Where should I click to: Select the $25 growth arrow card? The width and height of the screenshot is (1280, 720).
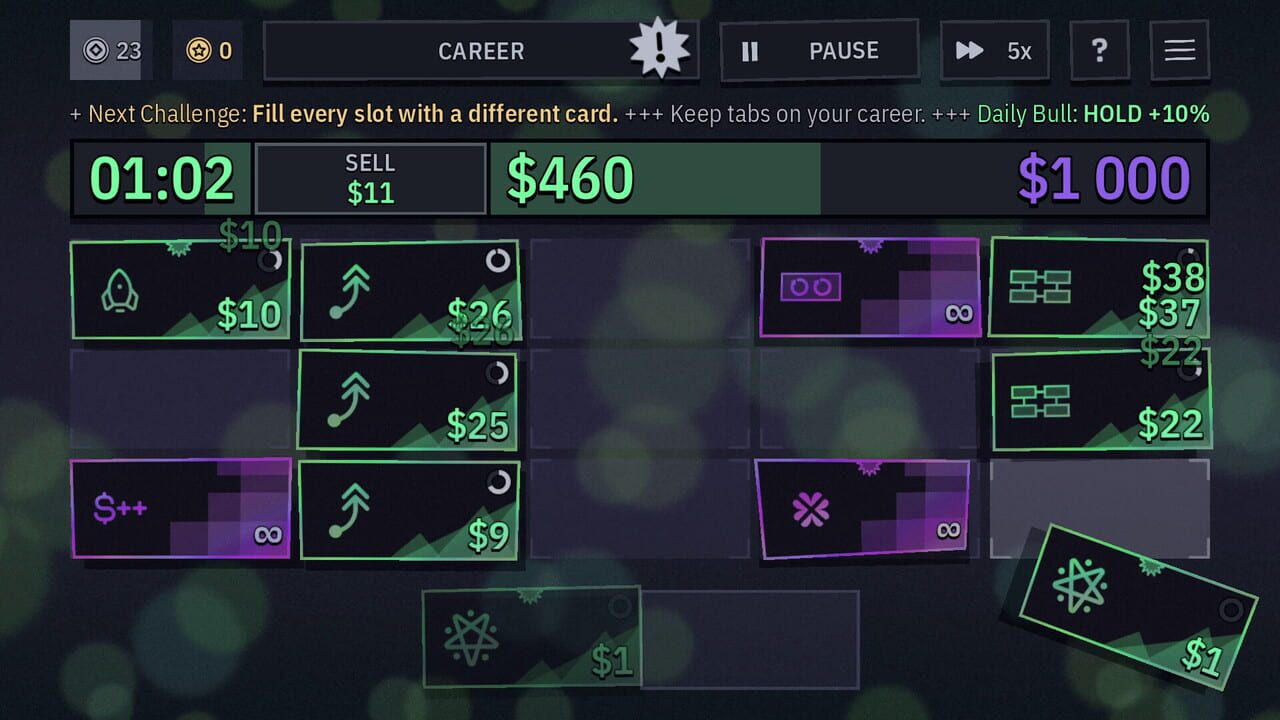click(410, 402)
